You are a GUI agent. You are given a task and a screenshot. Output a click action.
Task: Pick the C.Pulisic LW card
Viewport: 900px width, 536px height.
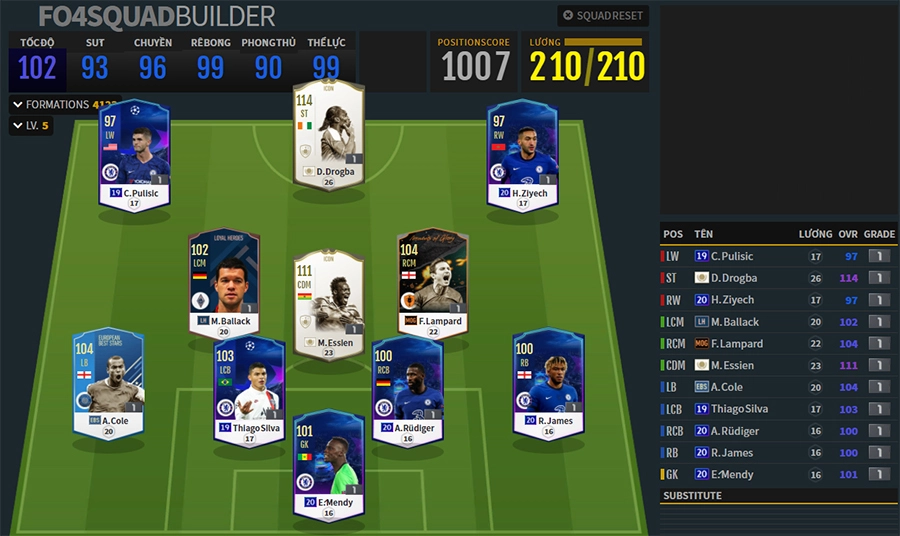tap(135, 155)
